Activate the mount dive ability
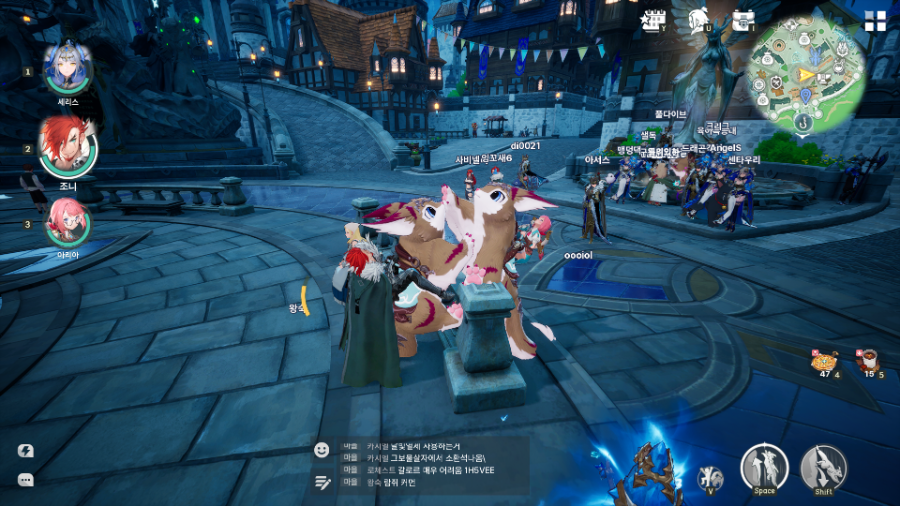 [x=823, y=467]
